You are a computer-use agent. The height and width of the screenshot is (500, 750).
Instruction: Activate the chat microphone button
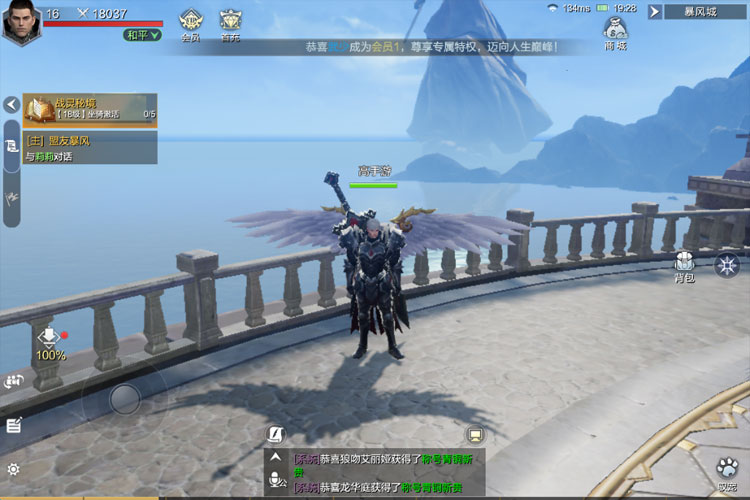275,481
